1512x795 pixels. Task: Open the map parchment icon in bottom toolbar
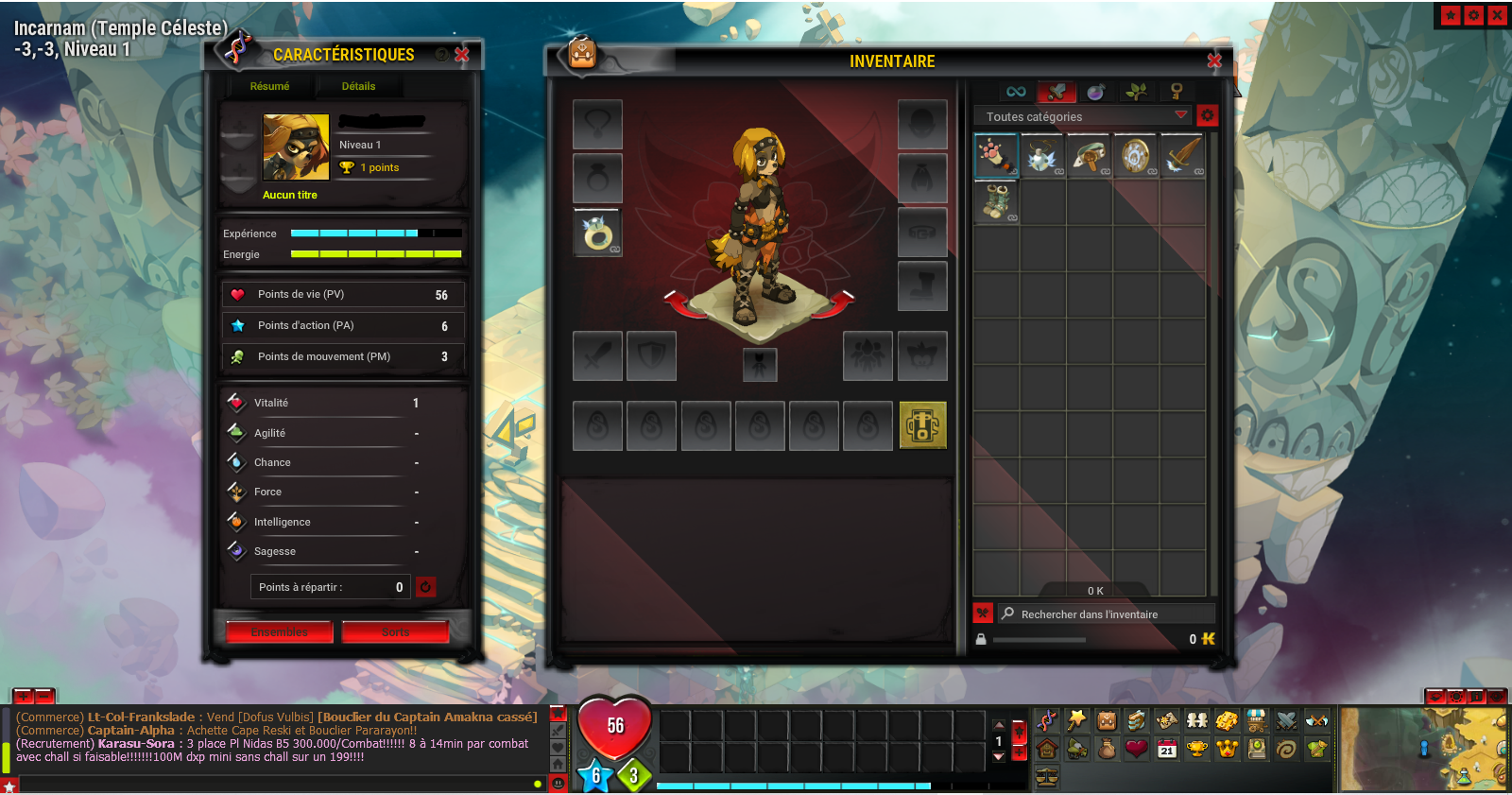pyautogui.click(x=1168, y=721)
